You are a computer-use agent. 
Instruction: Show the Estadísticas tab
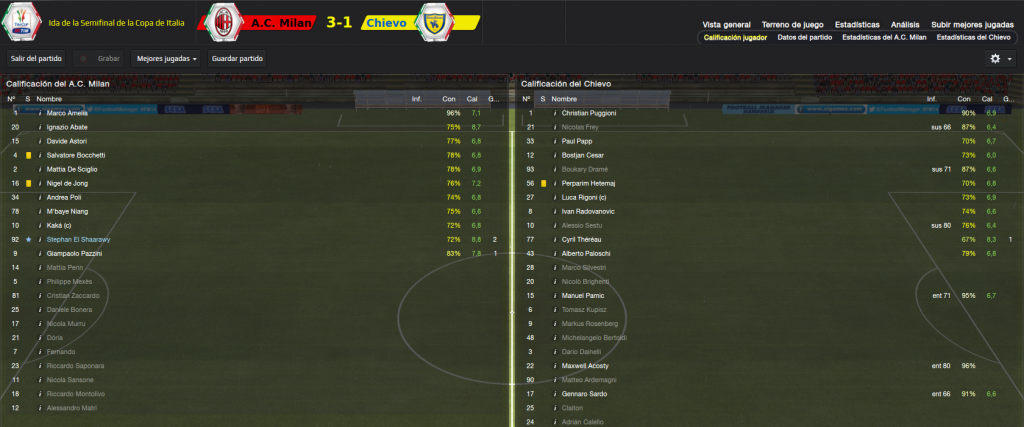click(x=858, y=24)
